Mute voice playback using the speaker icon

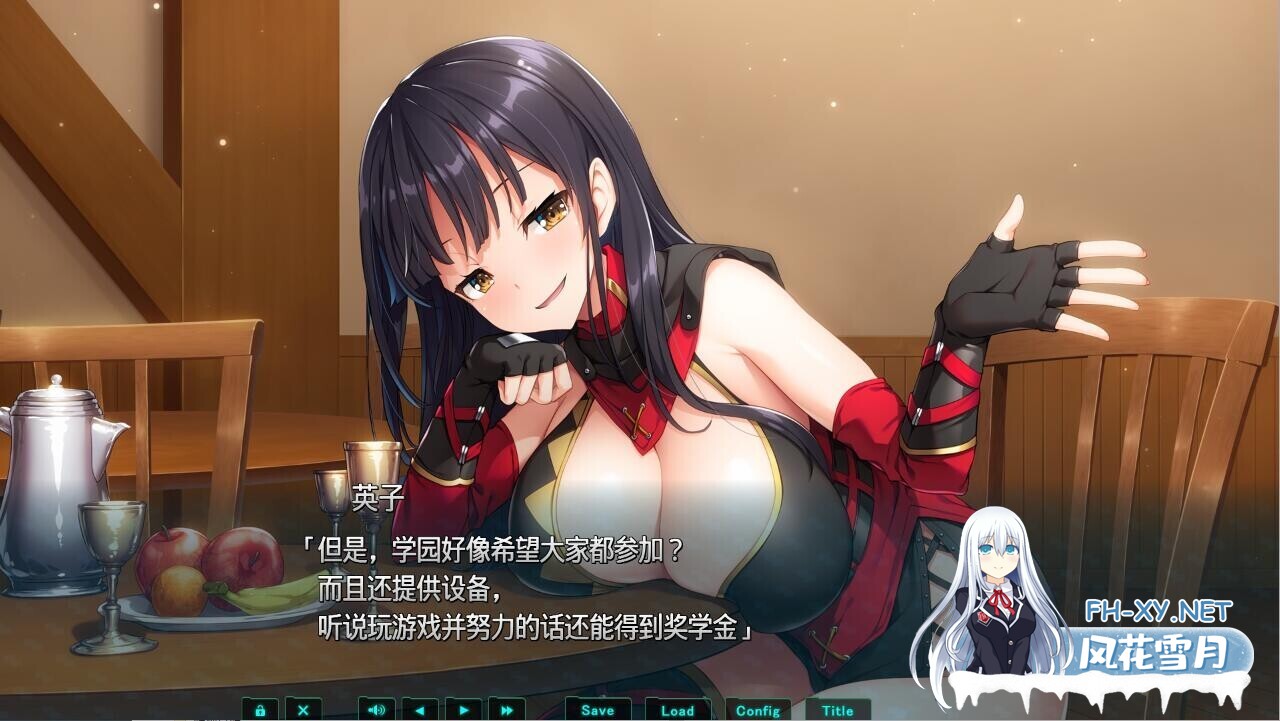(375, 710)
